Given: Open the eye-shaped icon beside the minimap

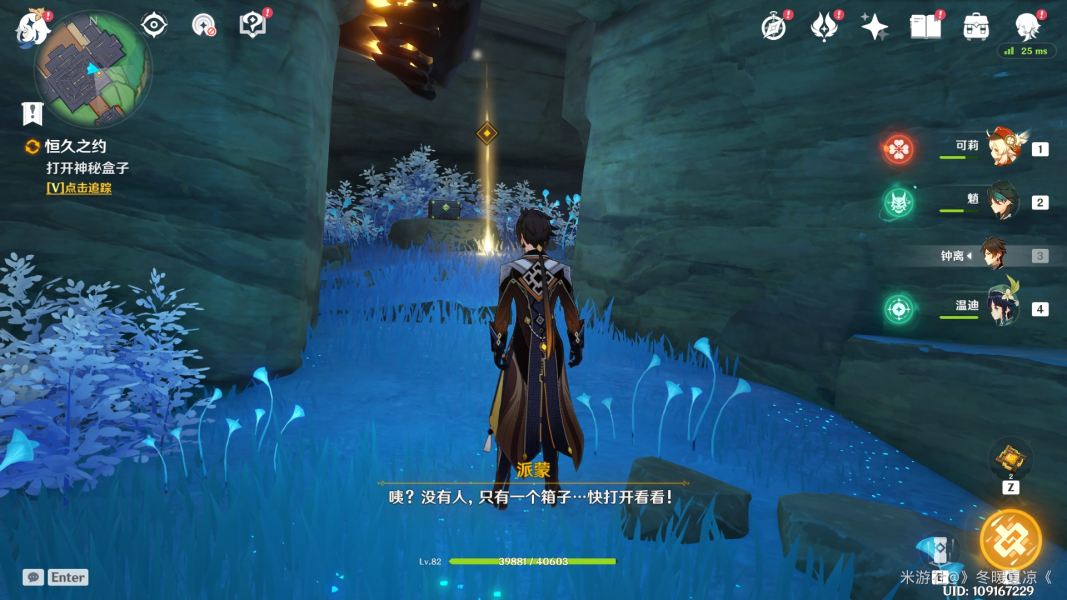Looking at the screenshot, I should pyautogui.click(x=154, y=25).
